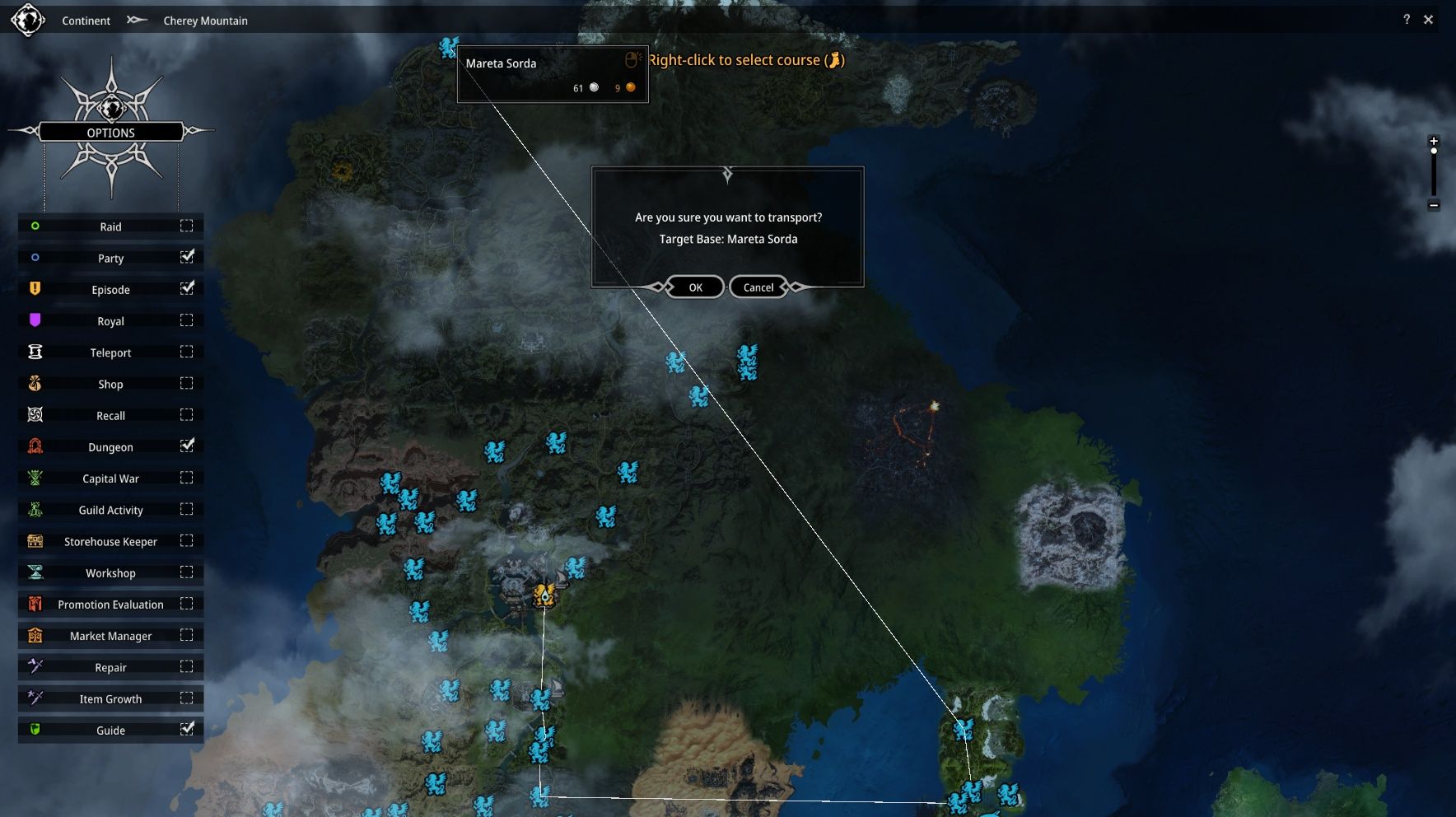Cancel the transport confirmation
The width and height of the screenshot is (1456, 817).
tap(757, 287)
